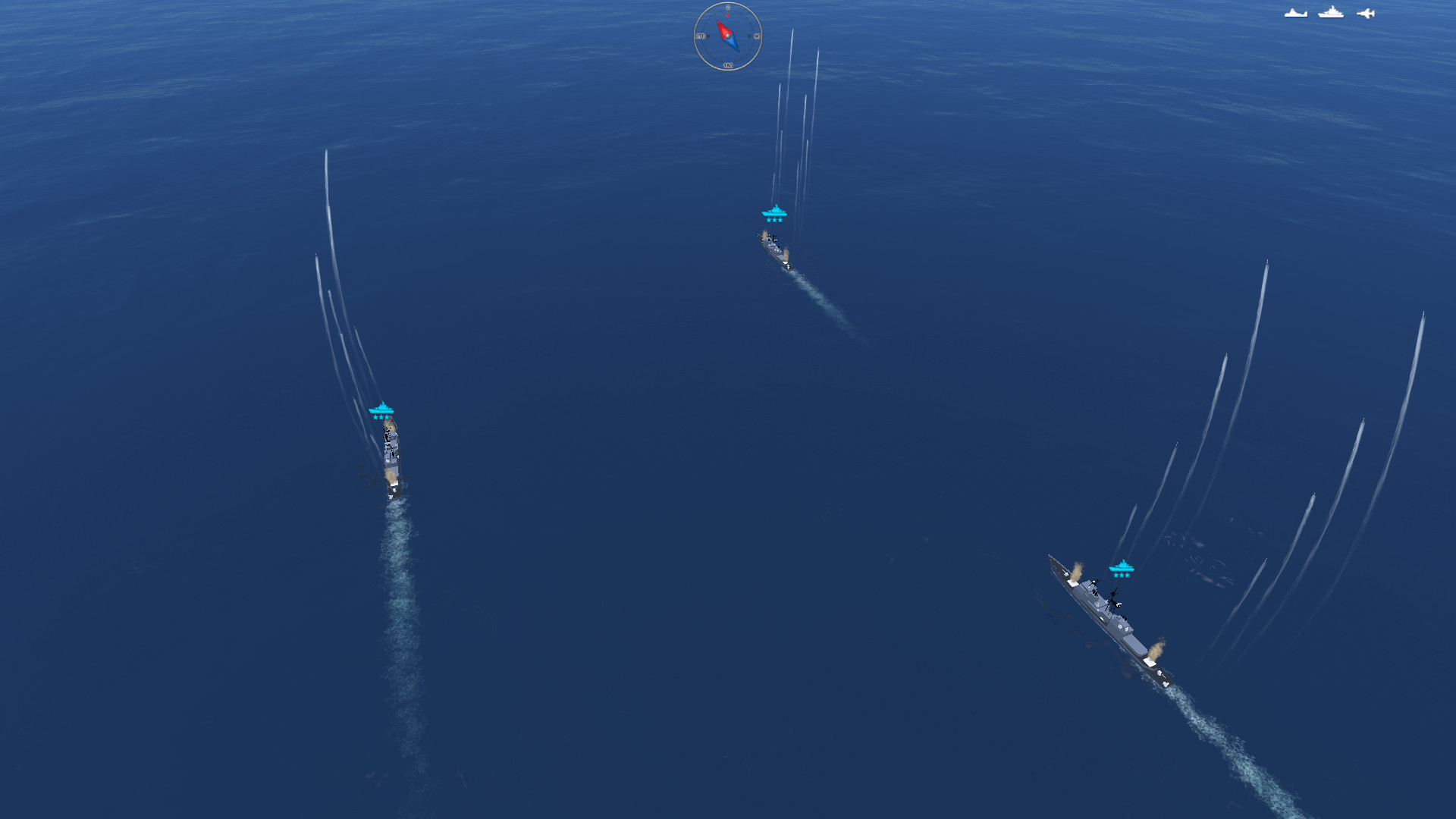Click the 90 E heading label on the compass
Viewport: 1456px width, 819px height.
click(x=757, y=36)
